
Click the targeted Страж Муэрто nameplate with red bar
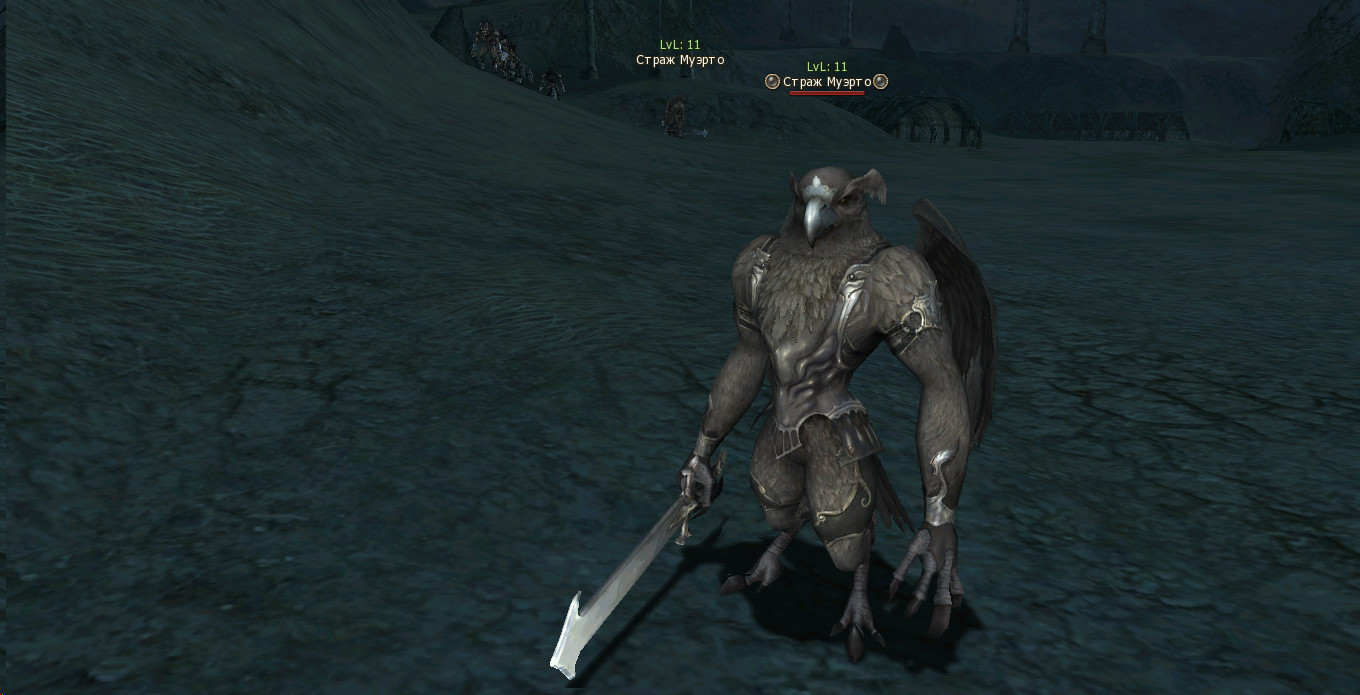826,82
